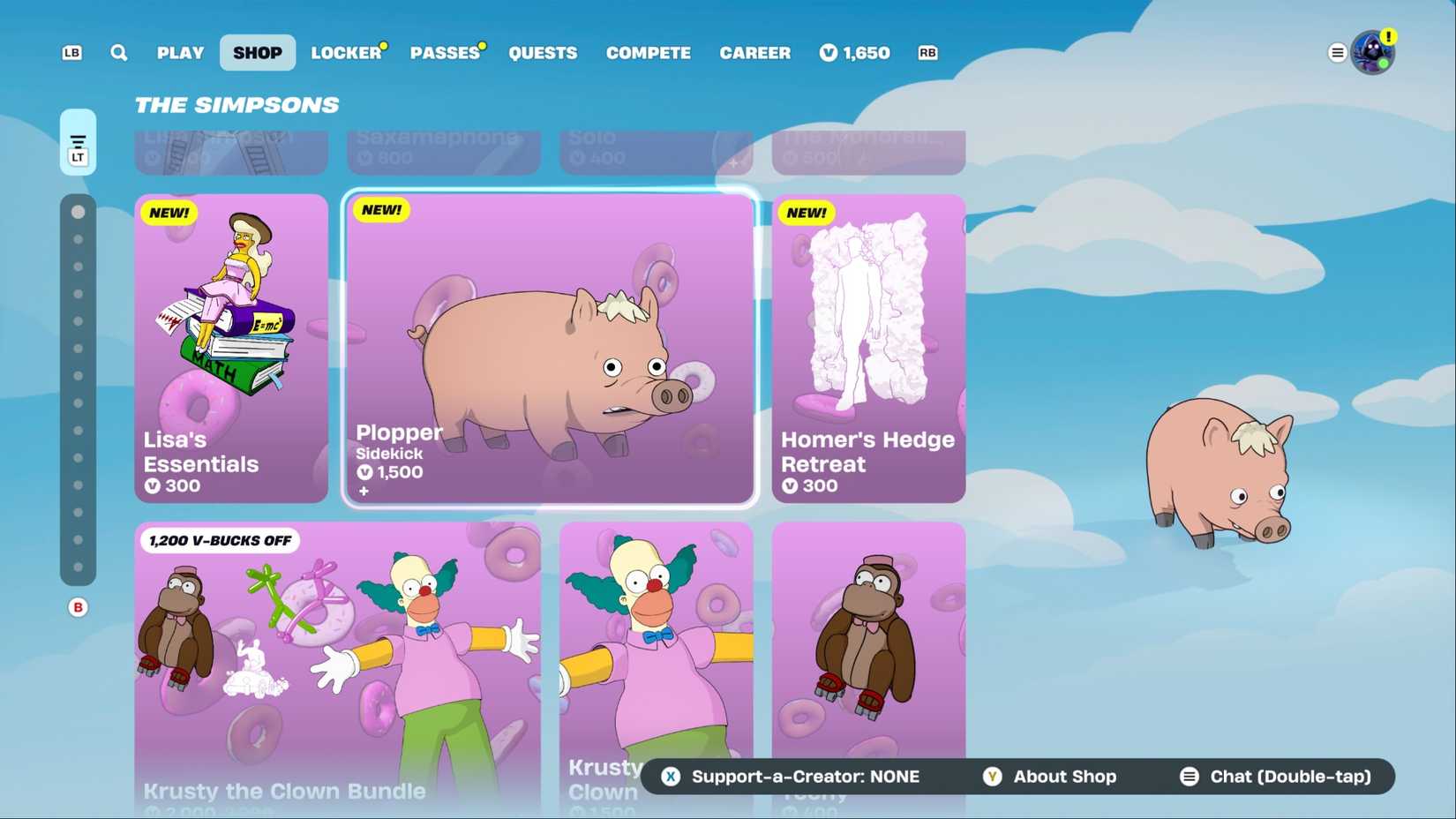Open the search magnifier icon
The image size is (1456, 819).
118,53
